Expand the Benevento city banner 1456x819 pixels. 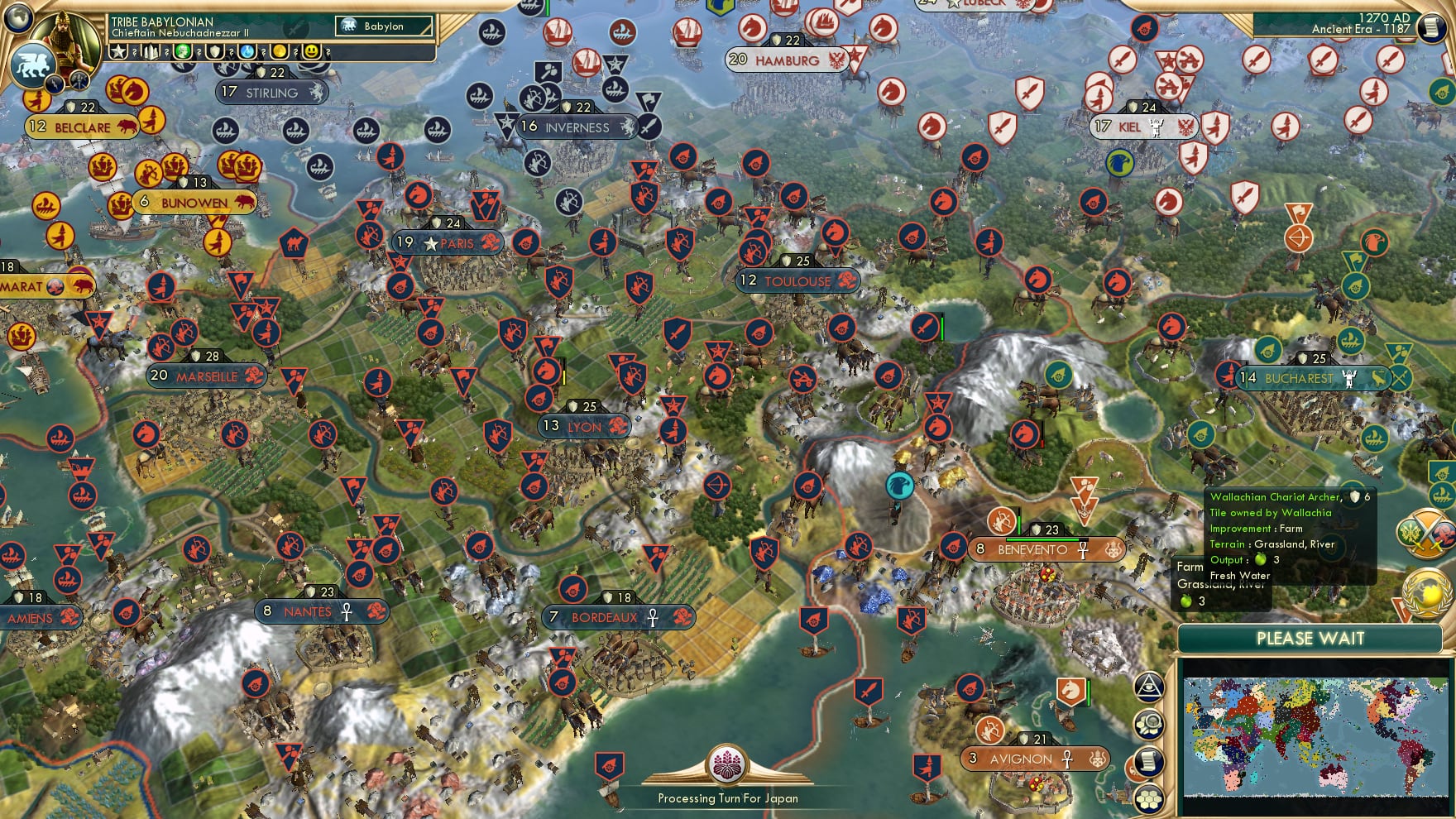(x=1046, y=548)
